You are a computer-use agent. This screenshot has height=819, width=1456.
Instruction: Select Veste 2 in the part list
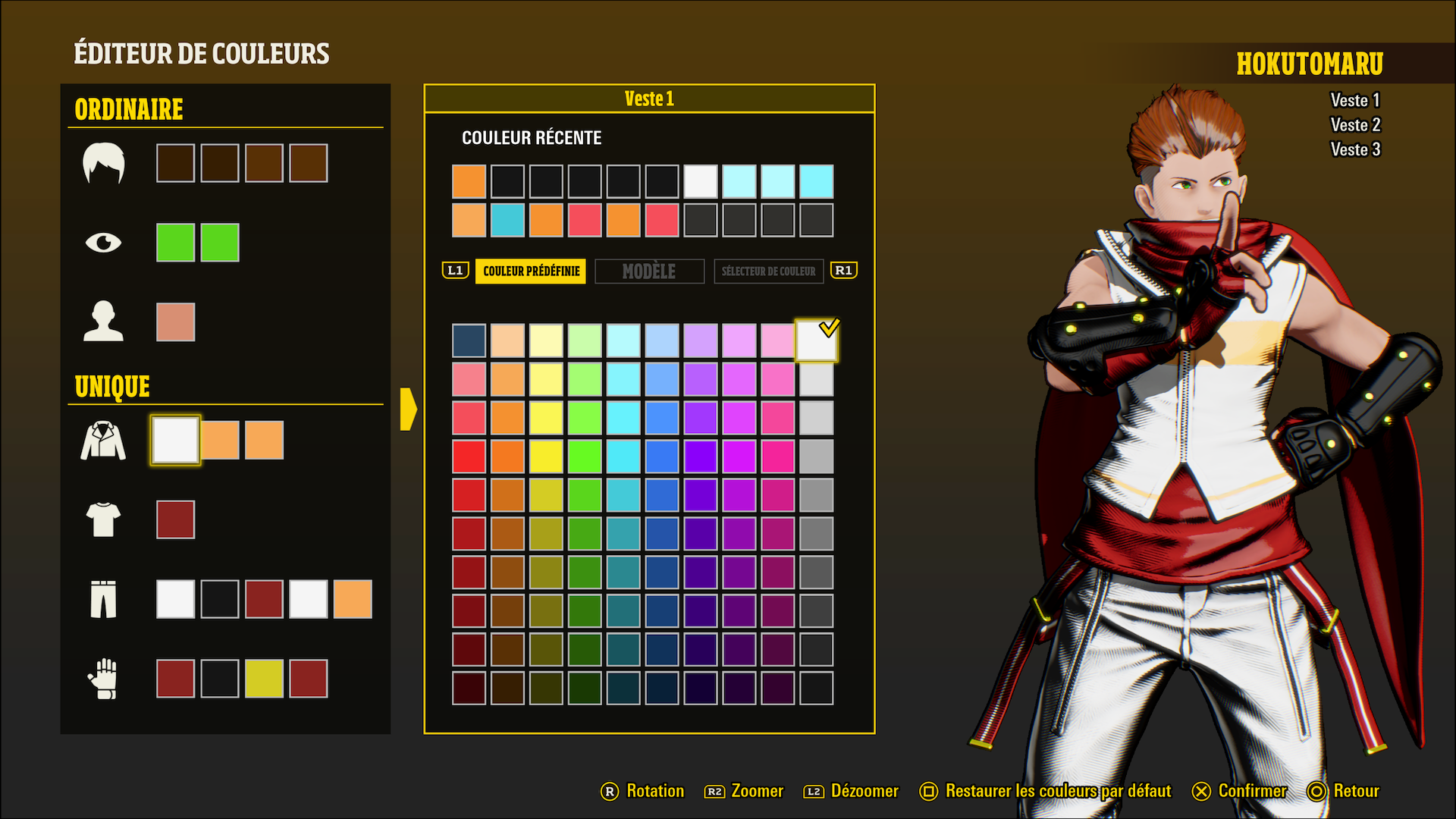tap(1355, 125)
